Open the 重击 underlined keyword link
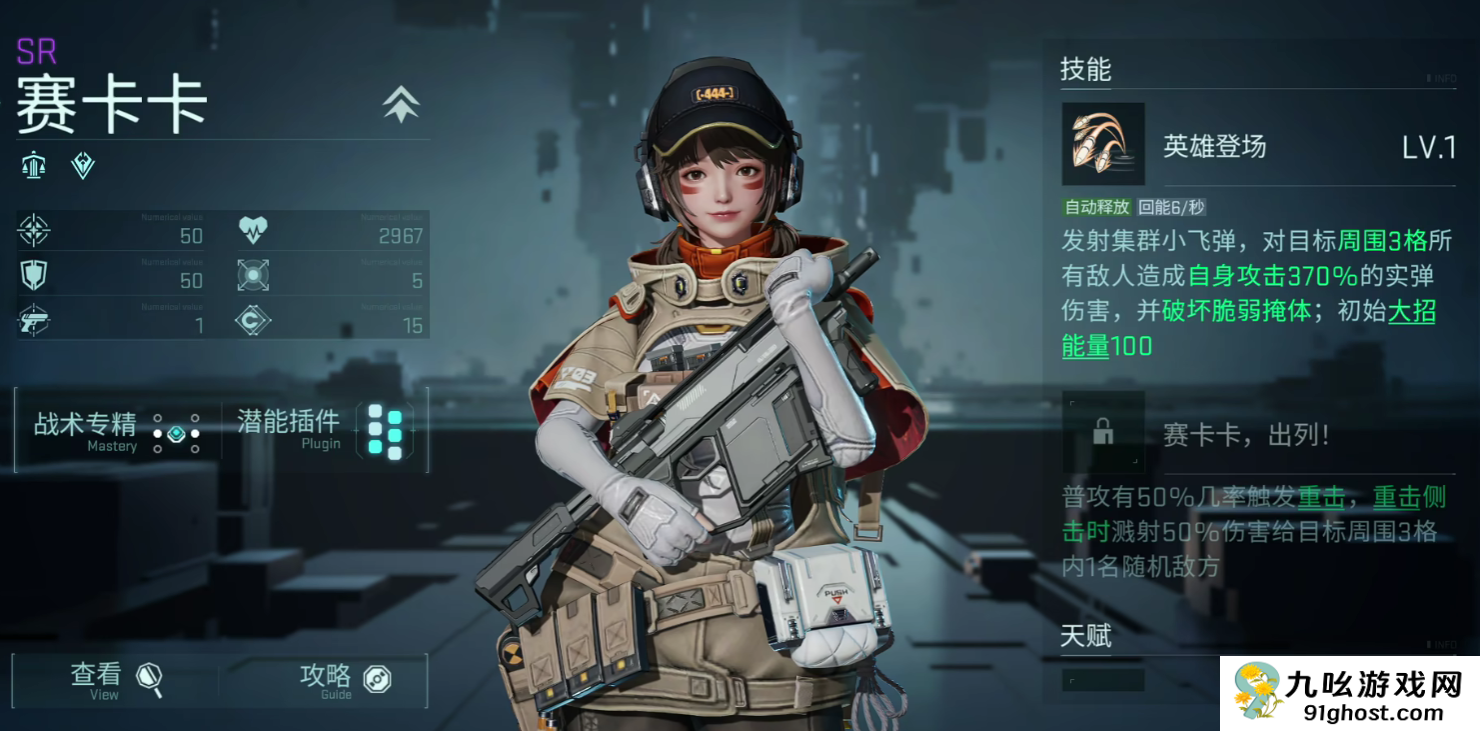 pyautogui.click(x=1321, y=497)
